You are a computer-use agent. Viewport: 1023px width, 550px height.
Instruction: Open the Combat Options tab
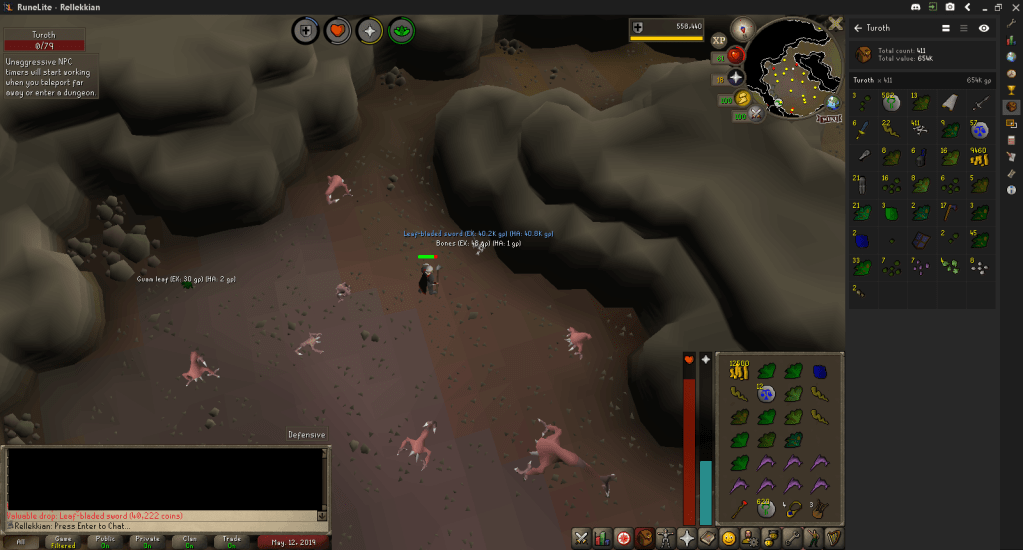580,538
